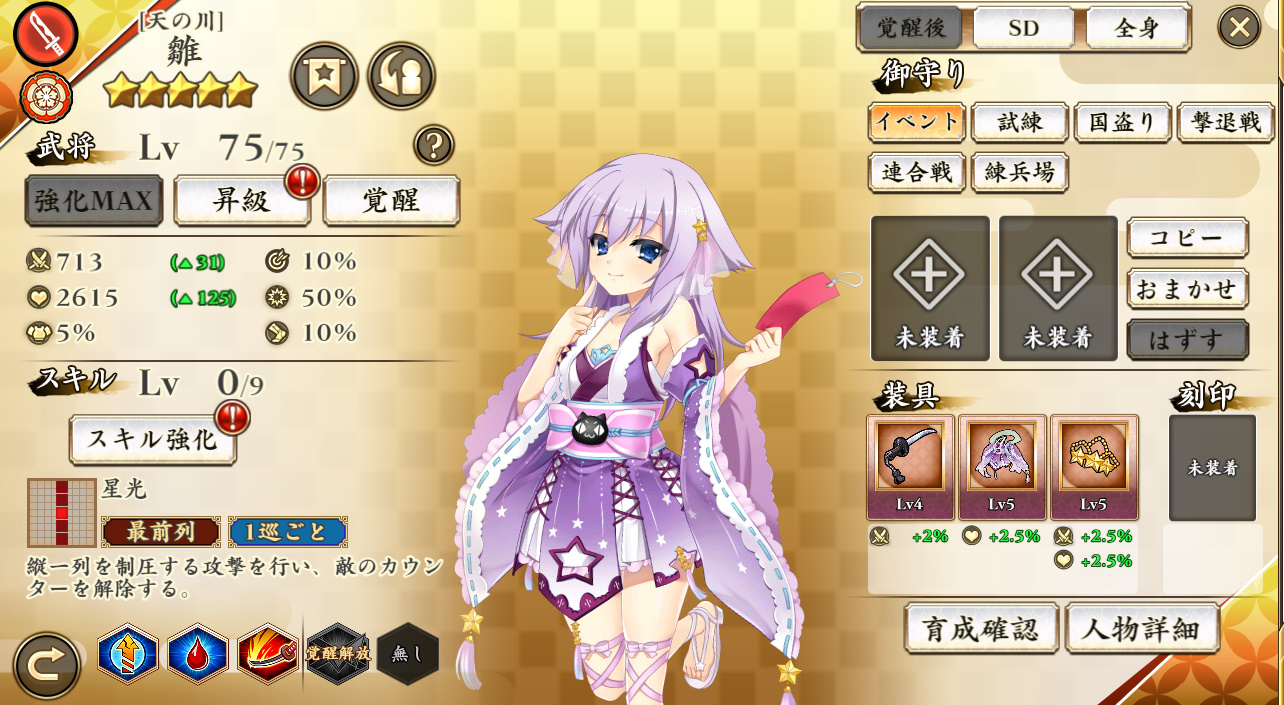
Task: Open 育成確認 training confirmation
Action: pyautogui.click(x=981, y=628)
